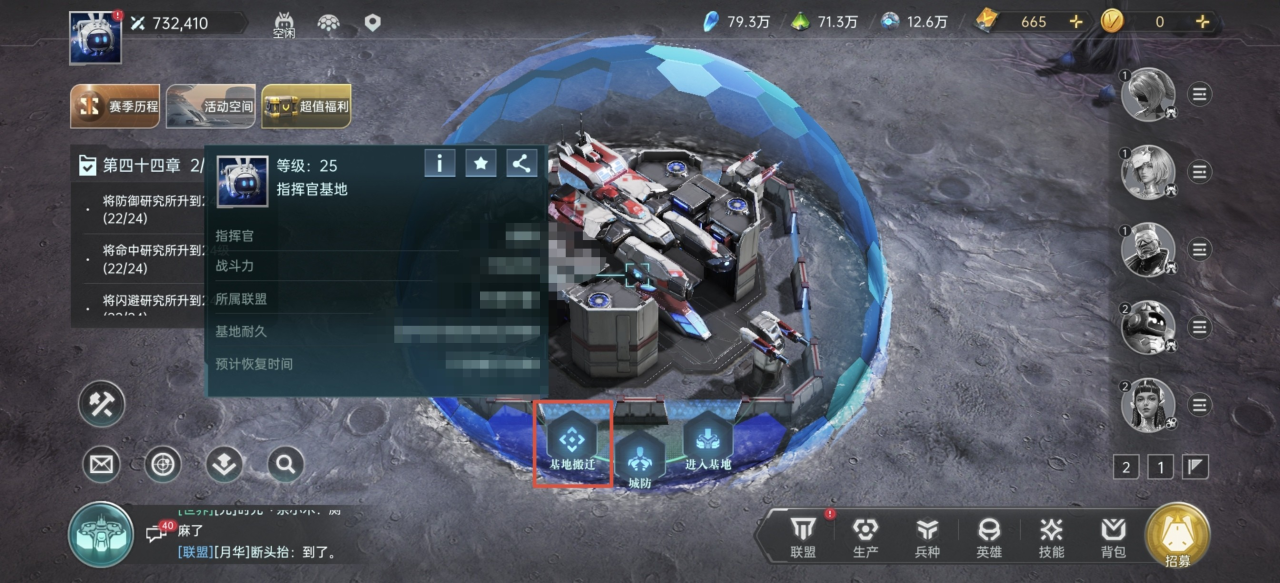1280x583 pixels.
Task: Click the commander avatar in top-left corner
Action: point(95,38)
